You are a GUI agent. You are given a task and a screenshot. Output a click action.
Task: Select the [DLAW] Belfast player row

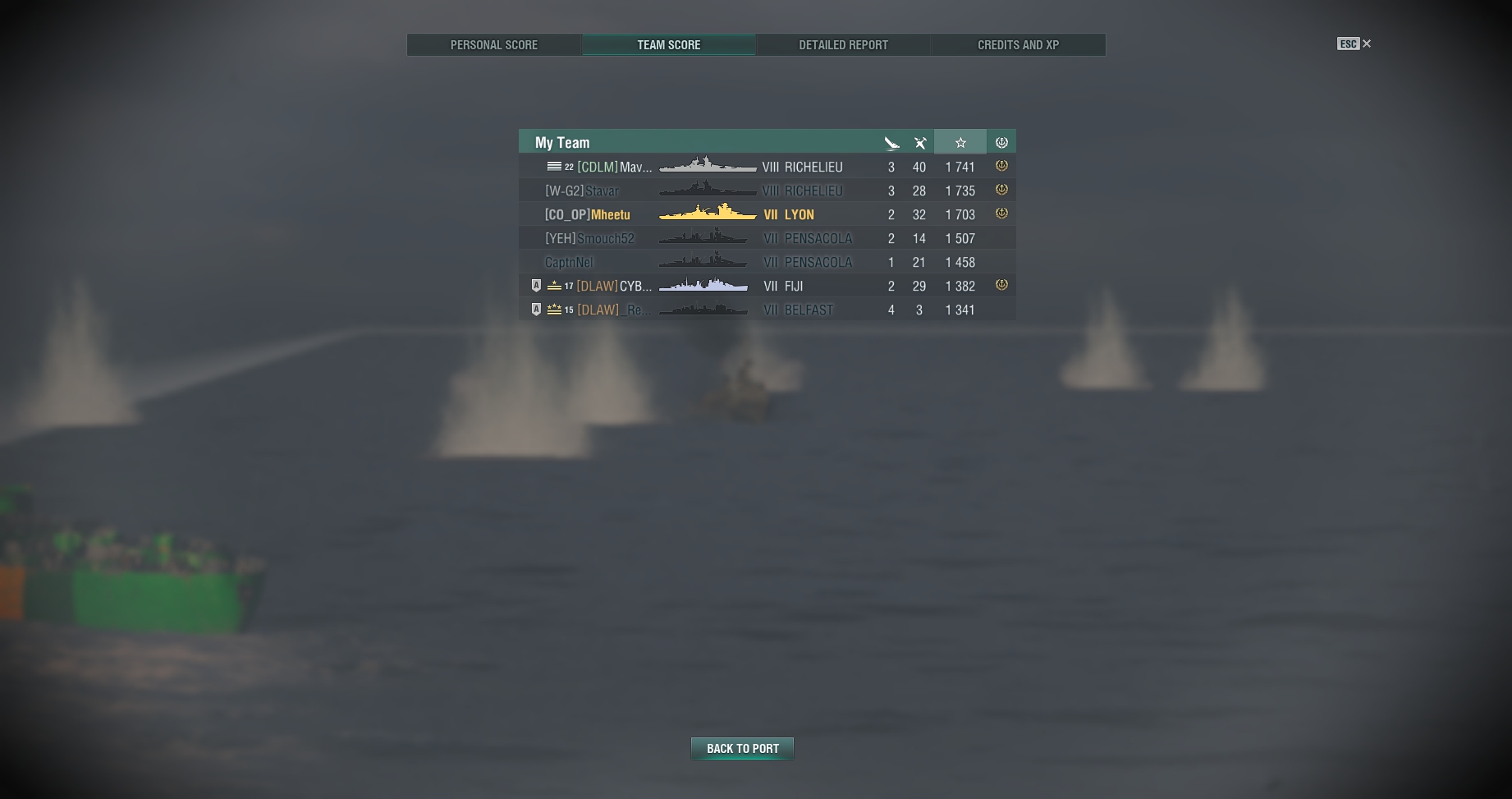coord(767,310)
